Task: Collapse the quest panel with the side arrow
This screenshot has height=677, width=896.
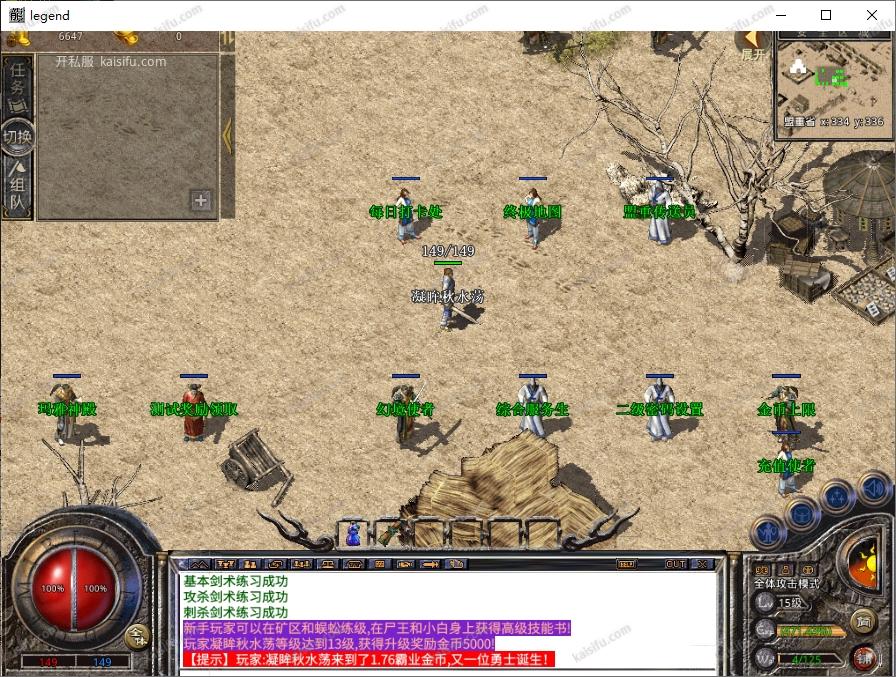Action: coord(227,135)
